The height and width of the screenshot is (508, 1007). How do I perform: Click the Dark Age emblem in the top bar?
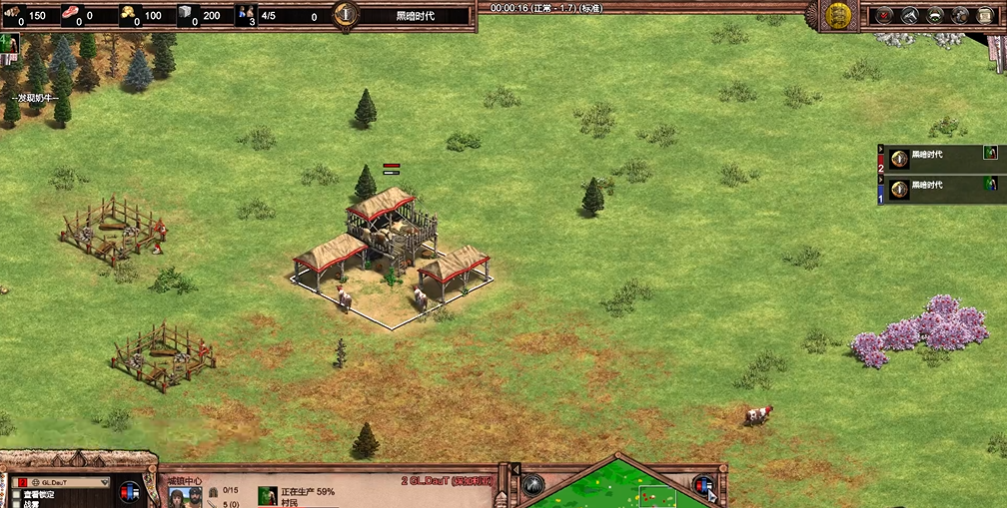(346, 15)
